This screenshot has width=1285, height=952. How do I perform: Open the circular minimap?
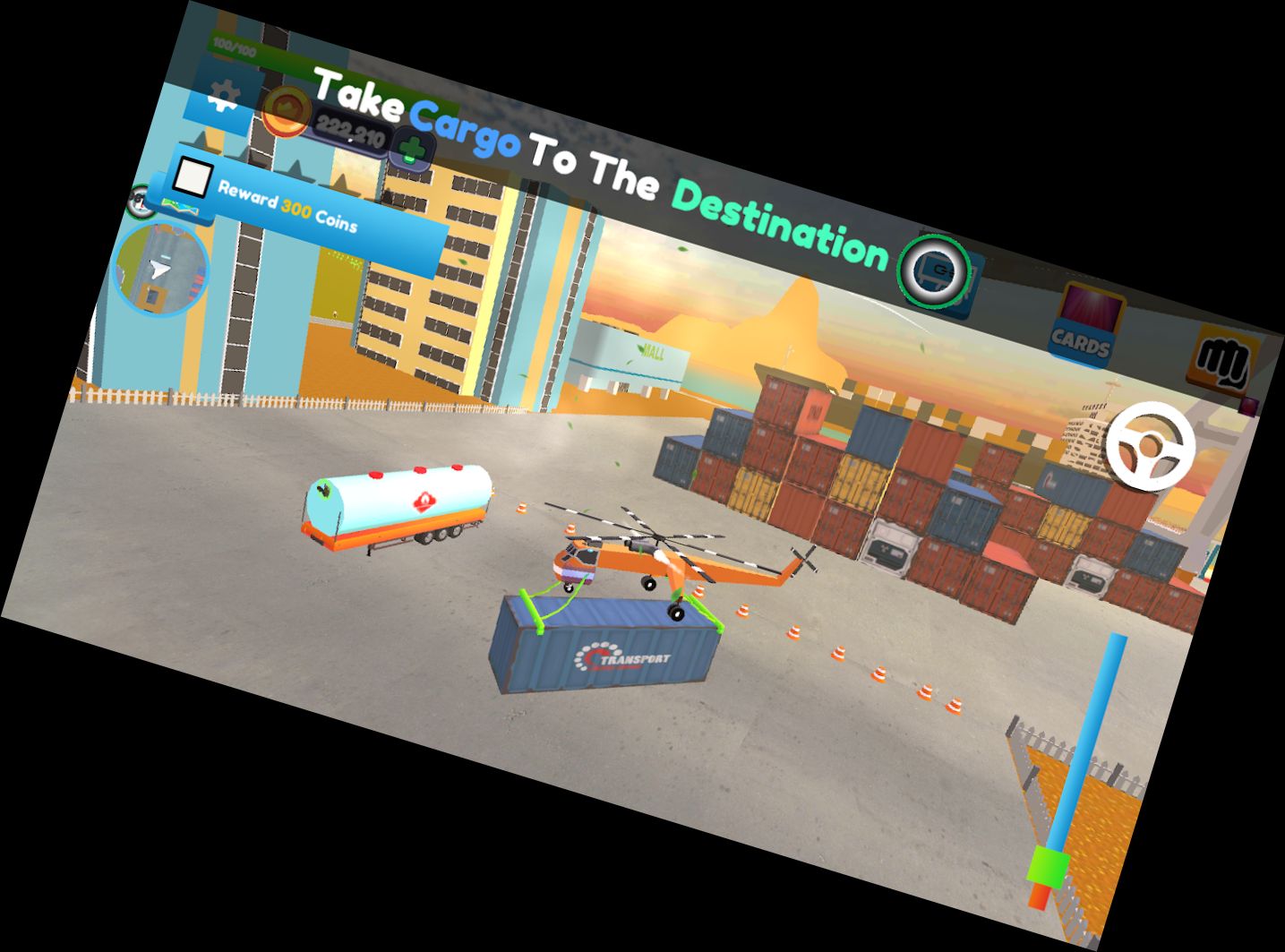[161, 270]
